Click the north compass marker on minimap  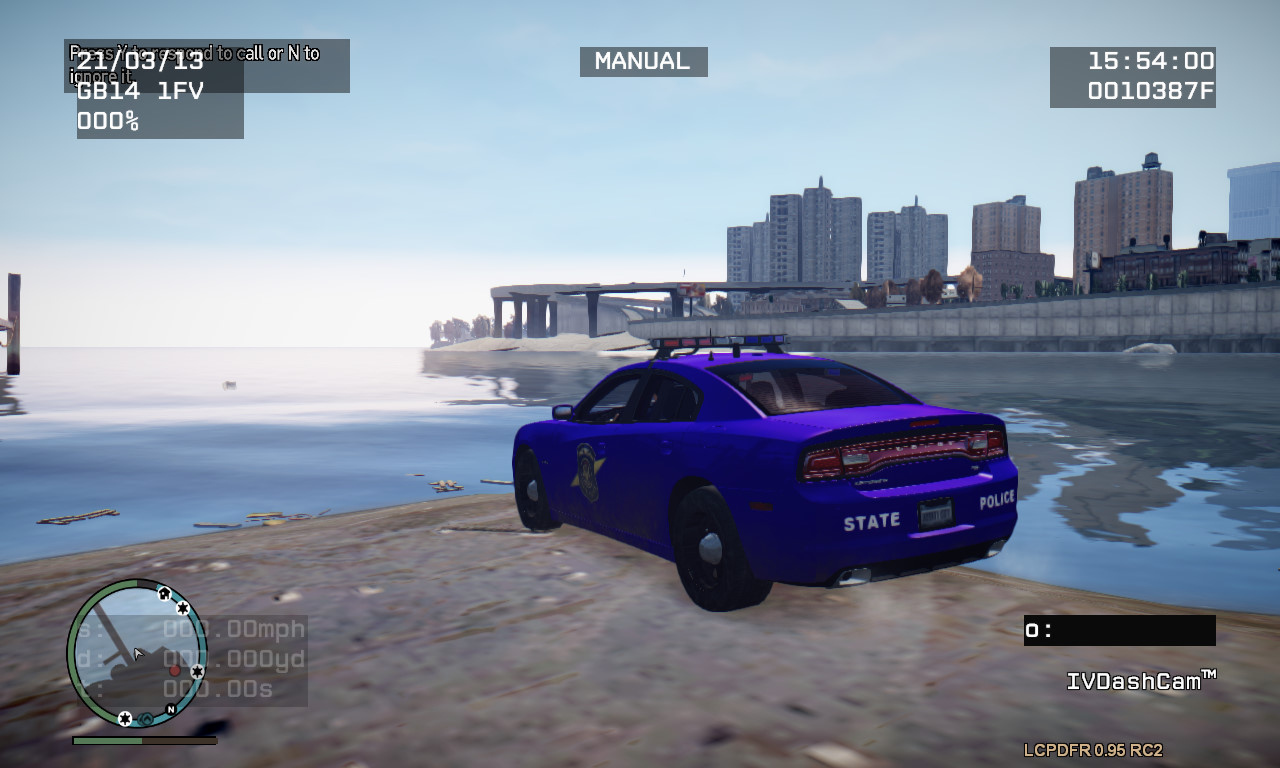click(x=171, y=709)
